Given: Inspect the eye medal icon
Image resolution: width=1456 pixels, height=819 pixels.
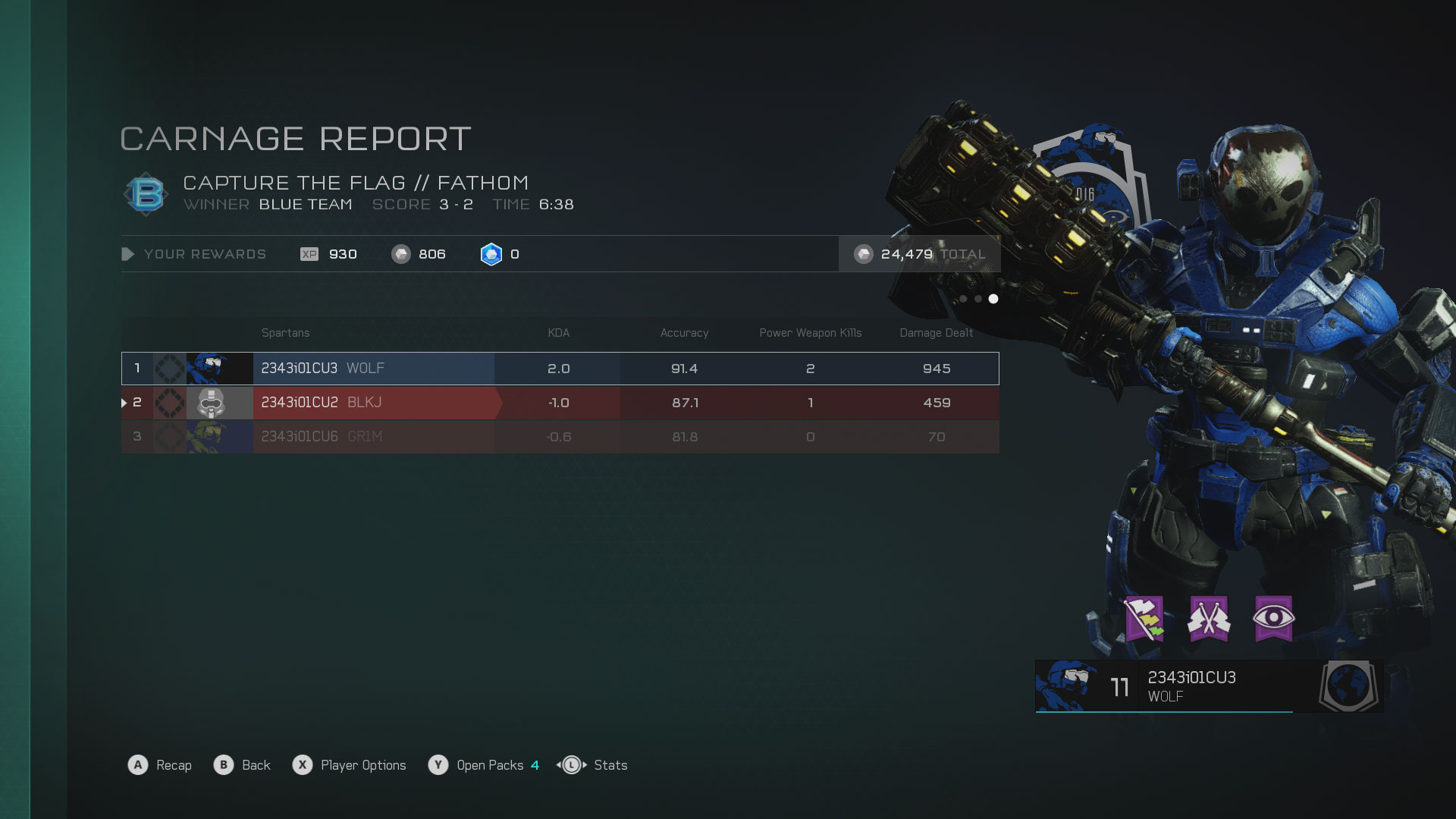Looking at the screenshot, I should [1273, 619].
